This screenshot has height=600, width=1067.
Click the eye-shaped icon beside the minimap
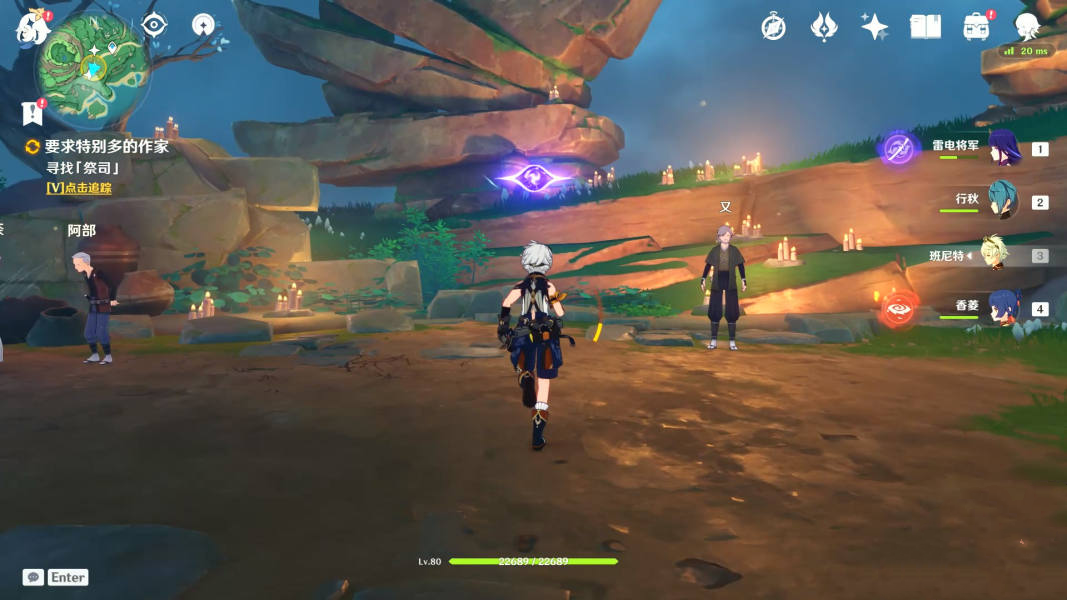point(154,25)
